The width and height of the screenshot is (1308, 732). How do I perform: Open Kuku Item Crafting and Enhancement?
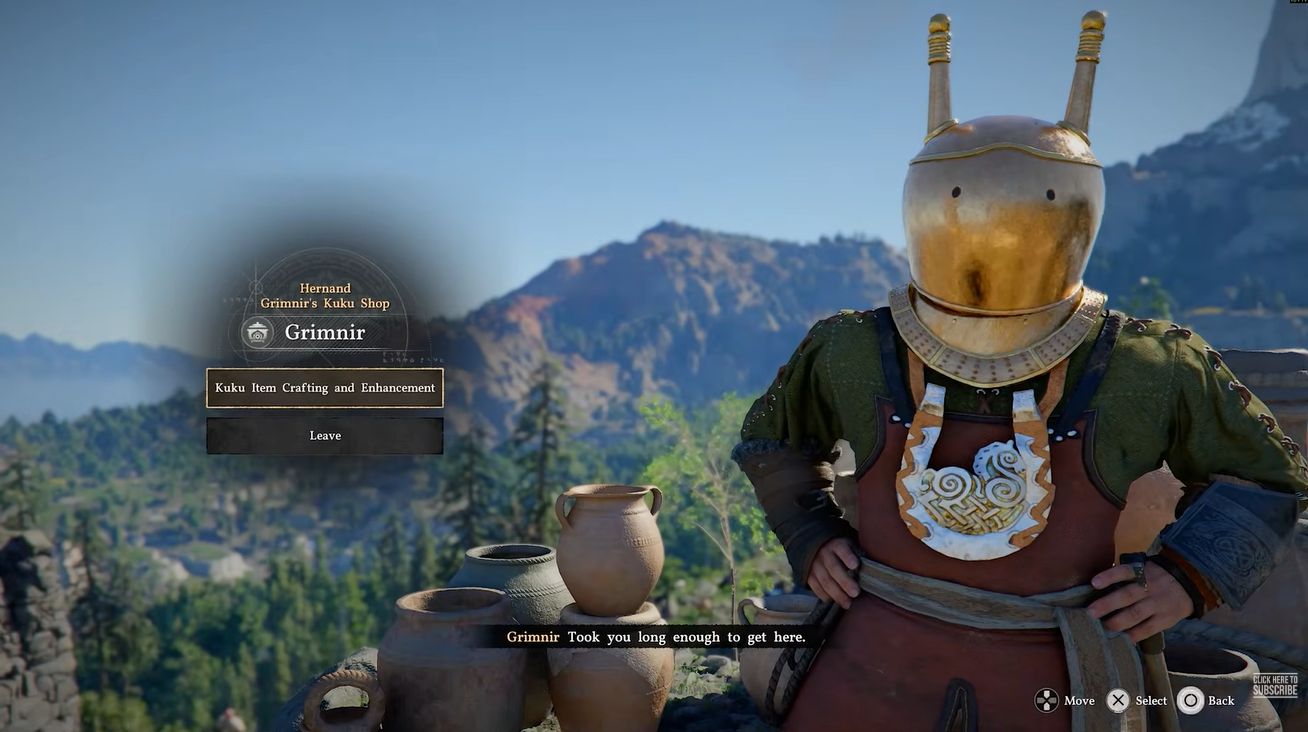click(x=325, y=388)
